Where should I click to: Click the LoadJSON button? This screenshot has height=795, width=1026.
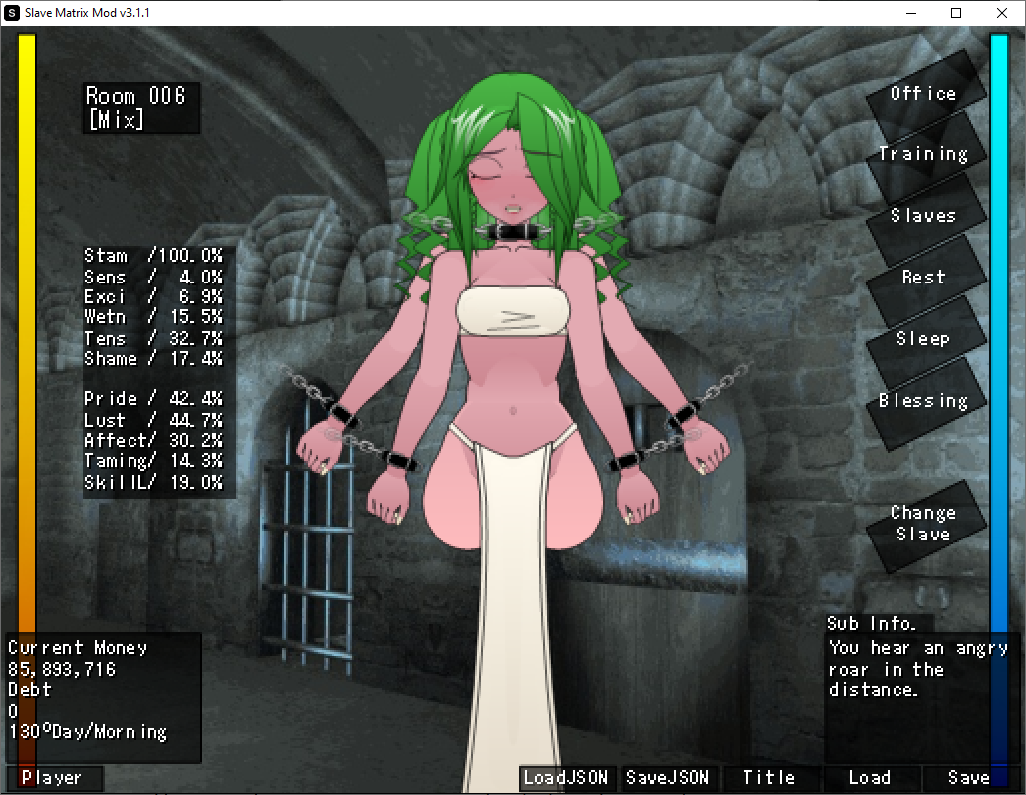(x=566, y=778)
